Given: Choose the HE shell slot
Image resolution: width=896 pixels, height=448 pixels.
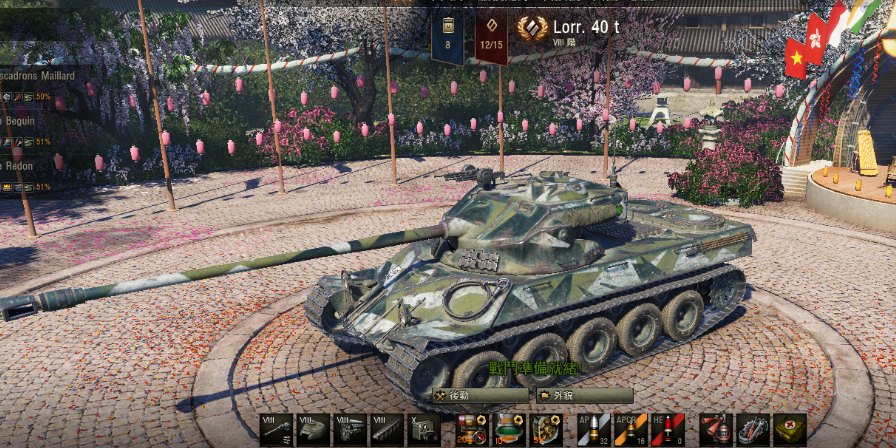Looking at the screenshot, I should click(x=667, y=430).
